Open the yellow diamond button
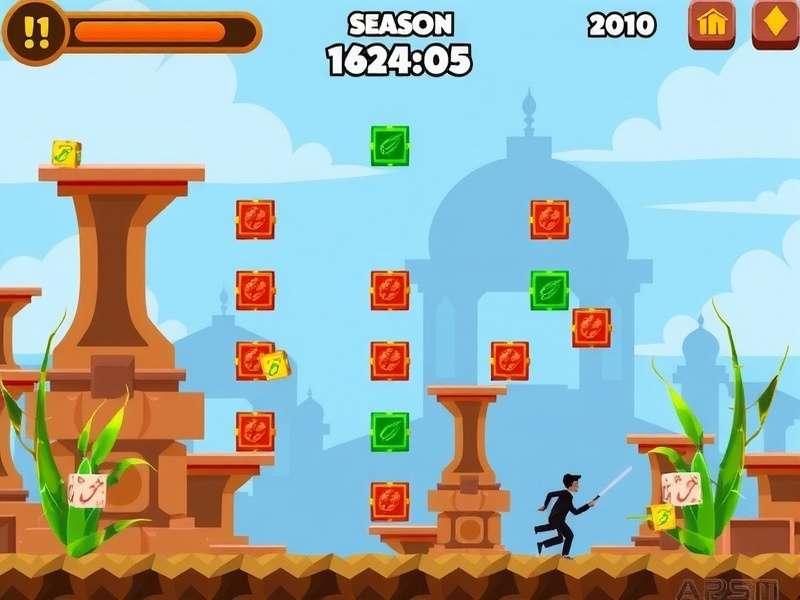This screenshot has width=800, height=600. (x=775, y=24)
